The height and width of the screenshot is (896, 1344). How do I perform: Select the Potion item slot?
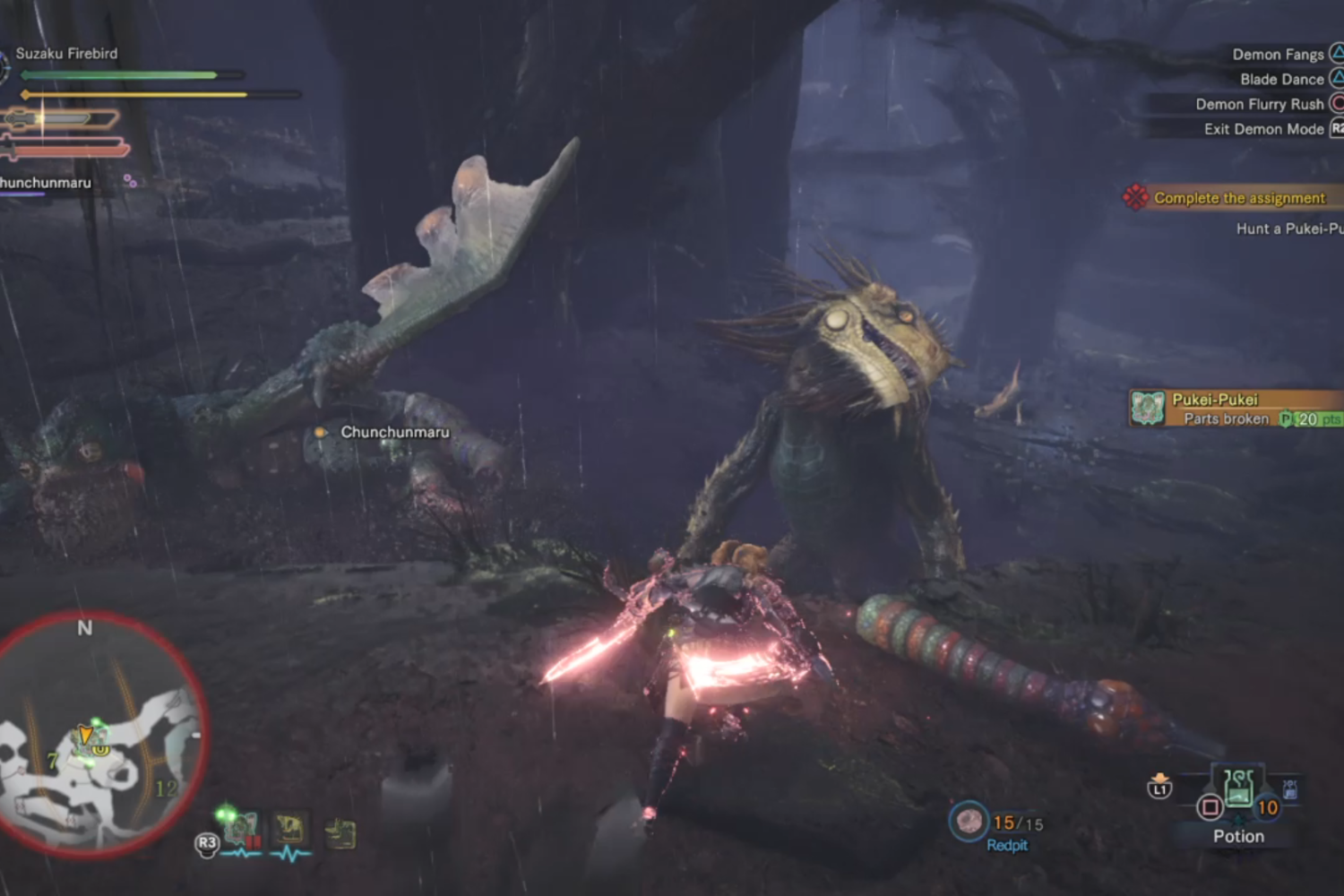point(1238,790)
